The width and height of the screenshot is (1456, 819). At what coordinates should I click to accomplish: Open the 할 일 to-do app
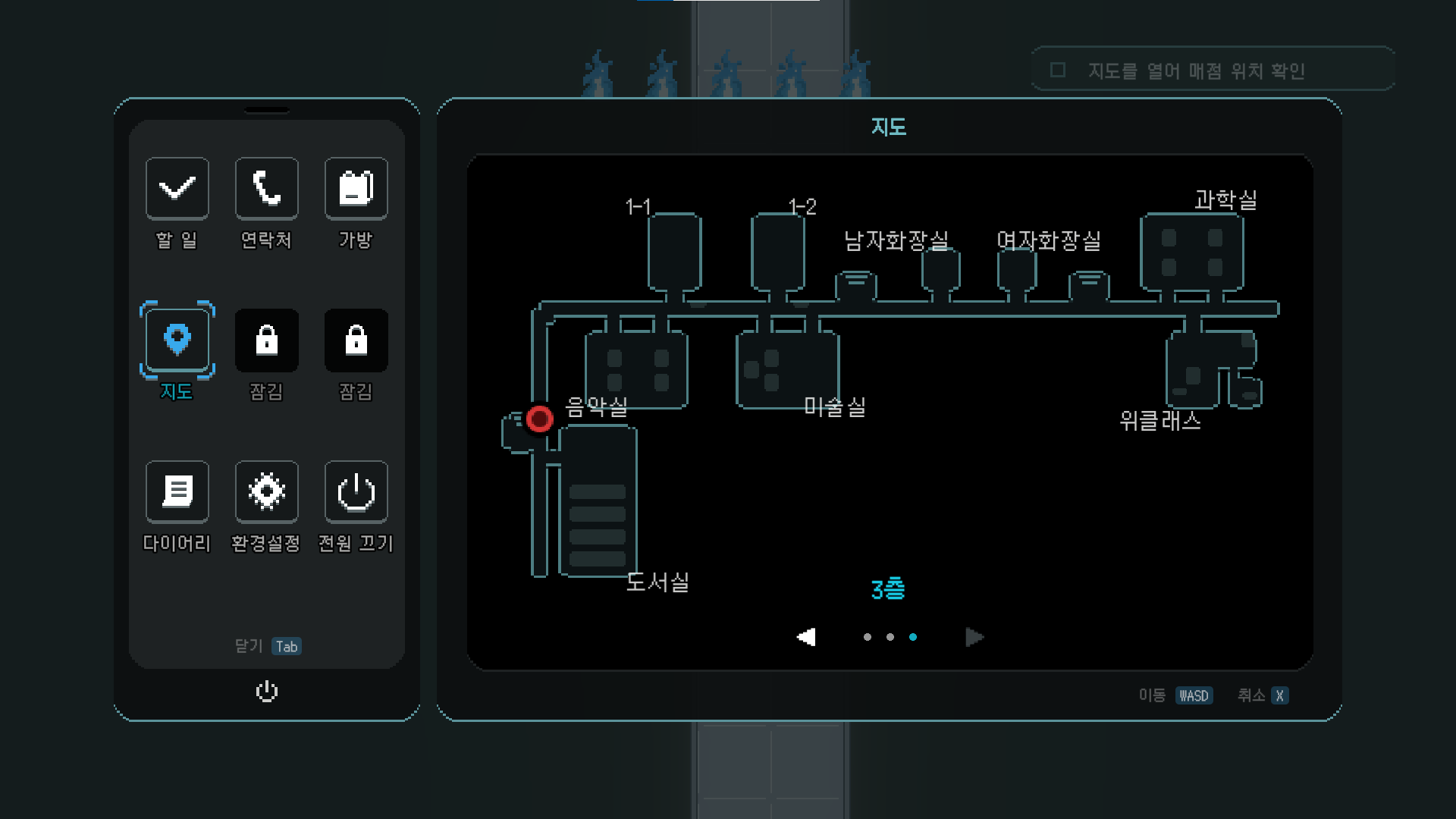(x=177, y=189)
